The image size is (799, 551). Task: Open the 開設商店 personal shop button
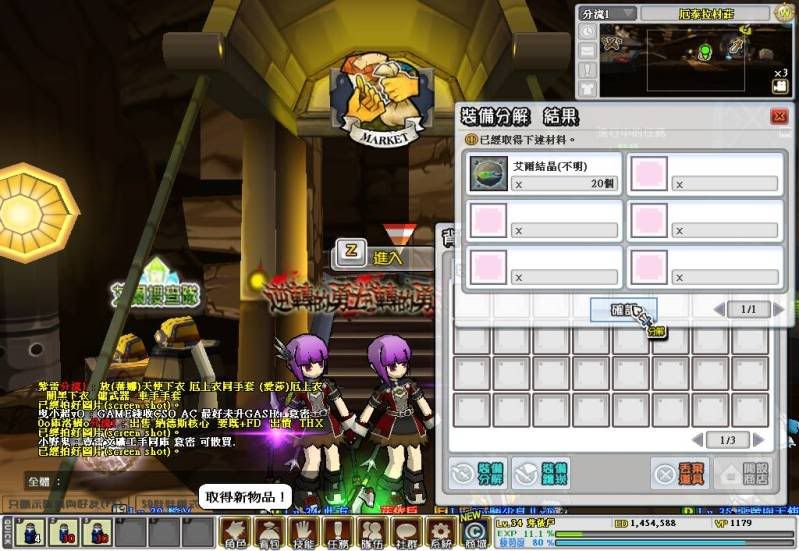click(745, 473)
